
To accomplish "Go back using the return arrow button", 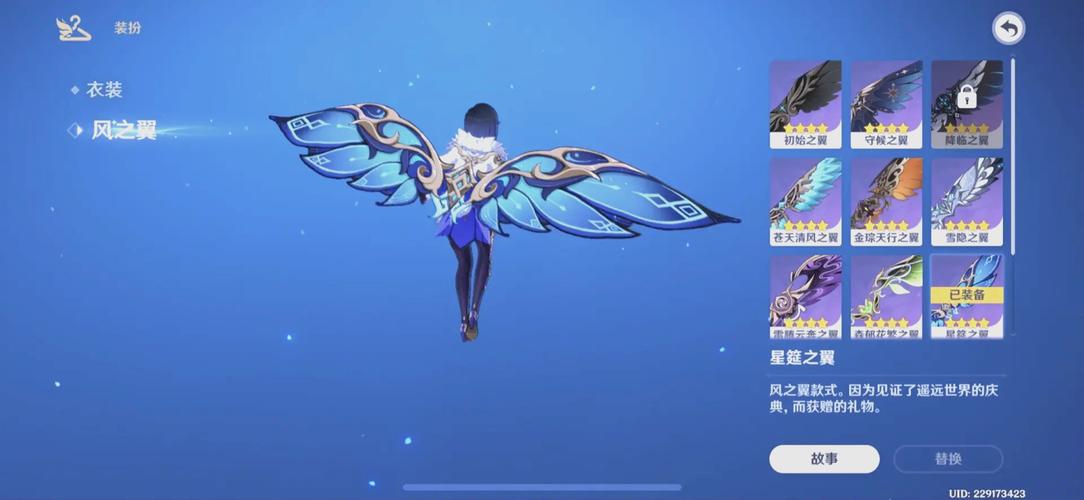I will [1008, 29].
